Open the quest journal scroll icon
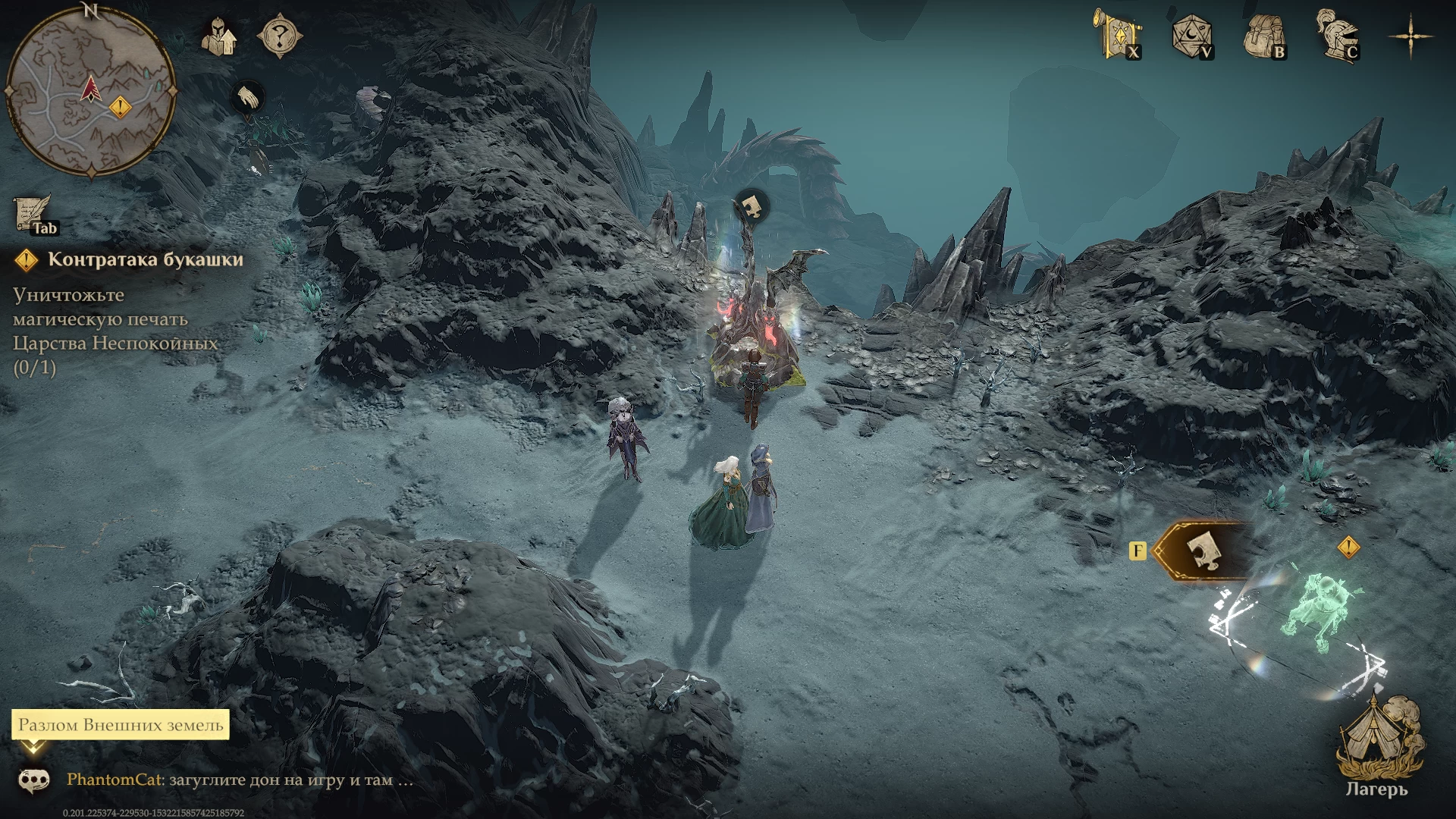 (33, 214)
